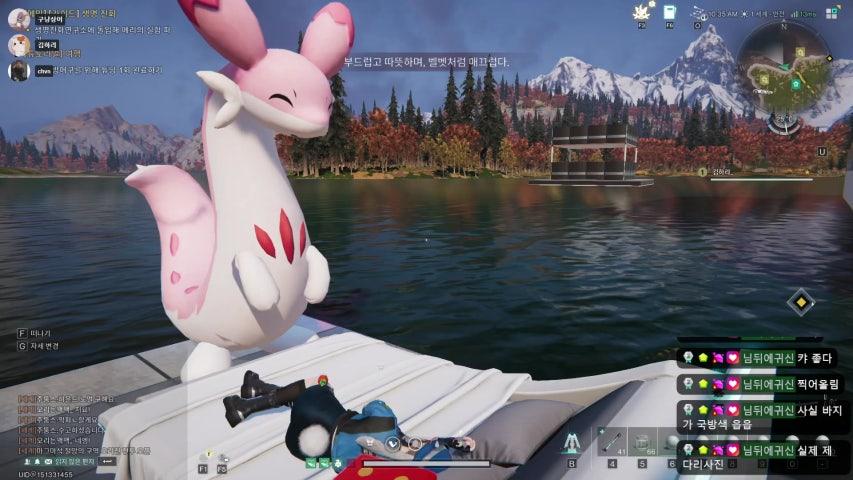Select the outfit figure slot on hotbar
The image size is (853, 480).
[x=572, y=442]
